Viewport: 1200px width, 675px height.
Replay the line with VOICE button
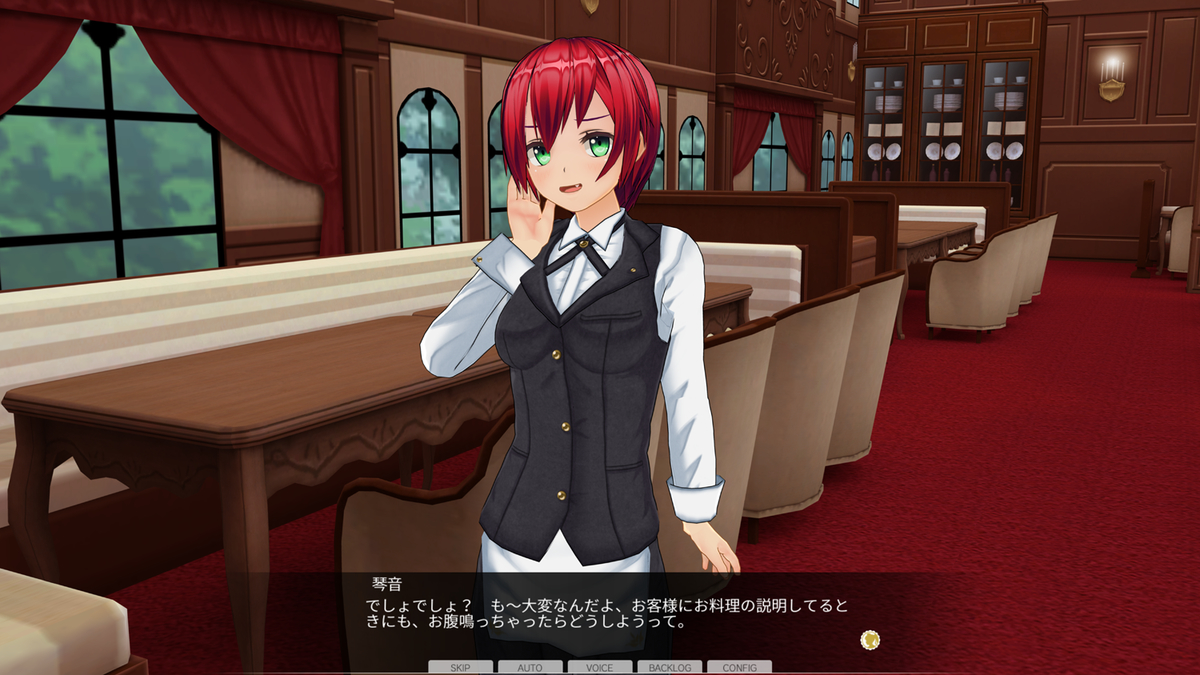(600, 667)
